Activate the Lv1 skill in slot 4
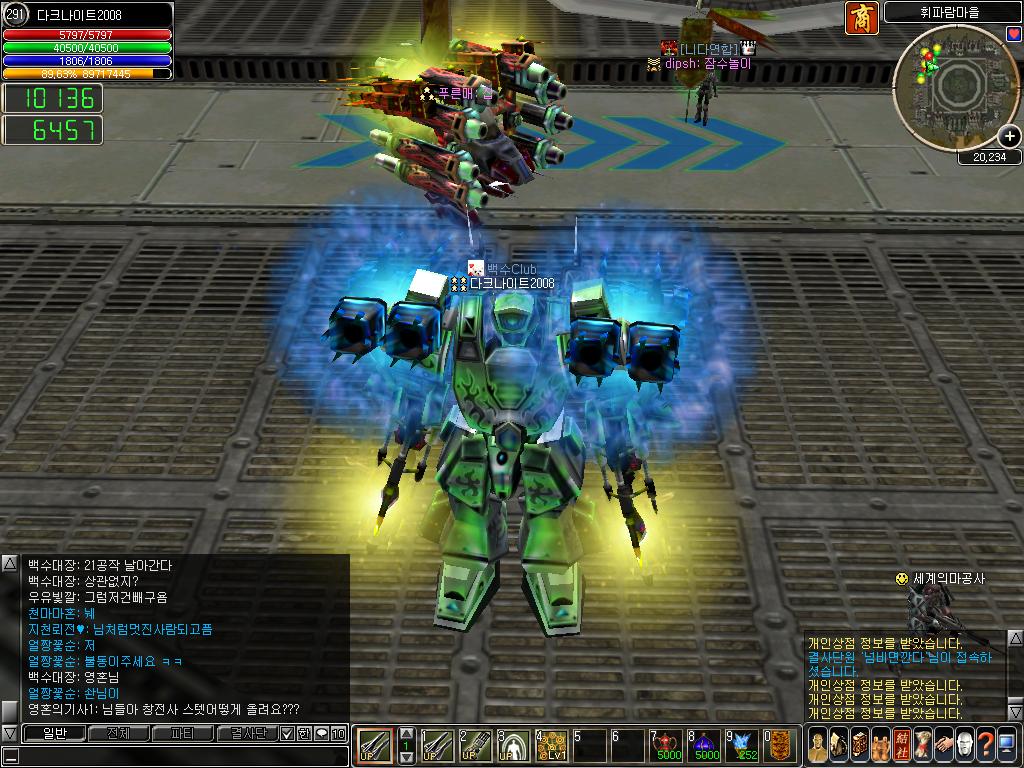Image resolution: width=1024 pixels, height=768 pixels. tap(552, 745)
